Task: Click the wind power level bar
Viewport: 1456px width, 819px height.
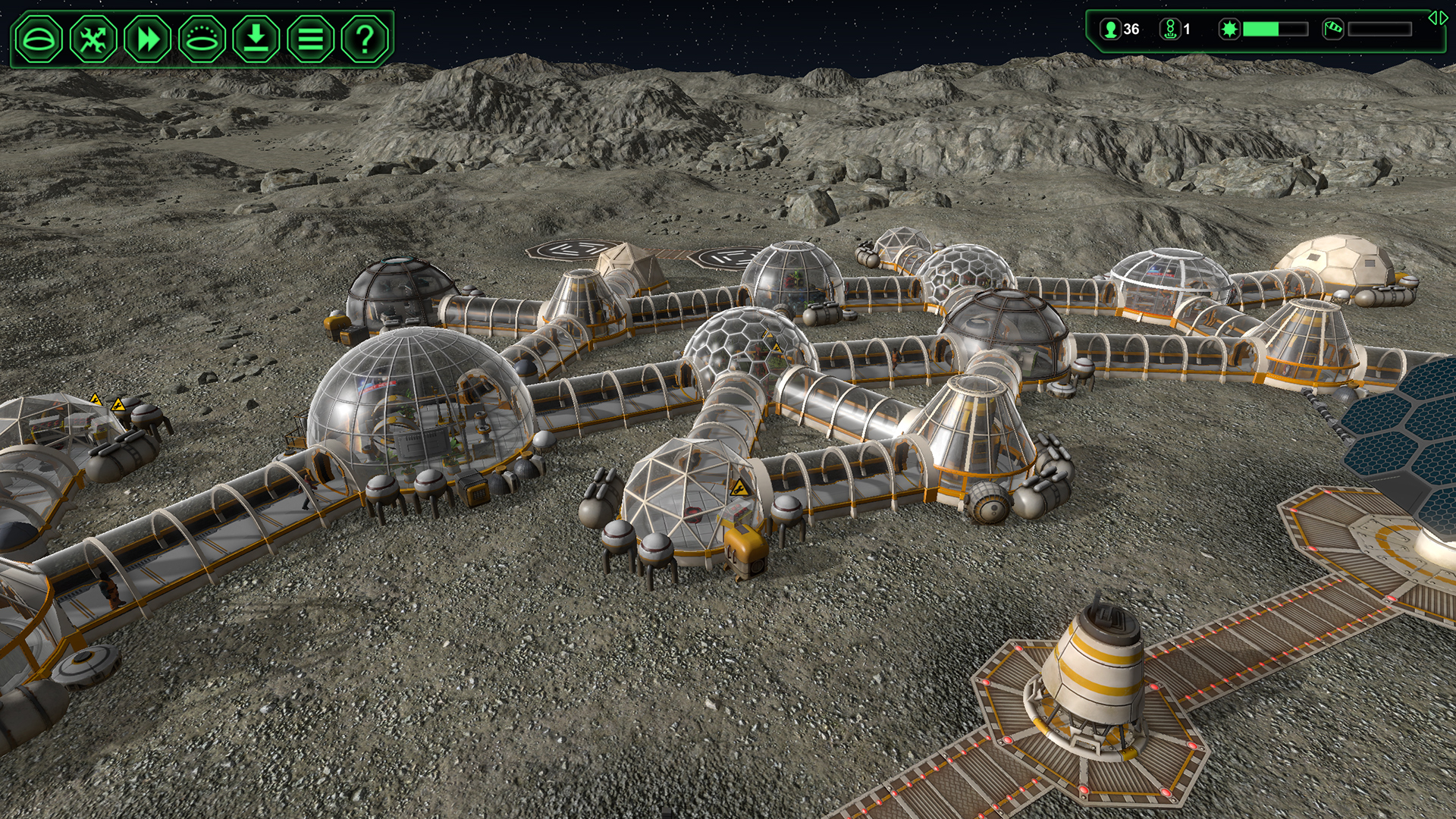Action: point(1382,30)
